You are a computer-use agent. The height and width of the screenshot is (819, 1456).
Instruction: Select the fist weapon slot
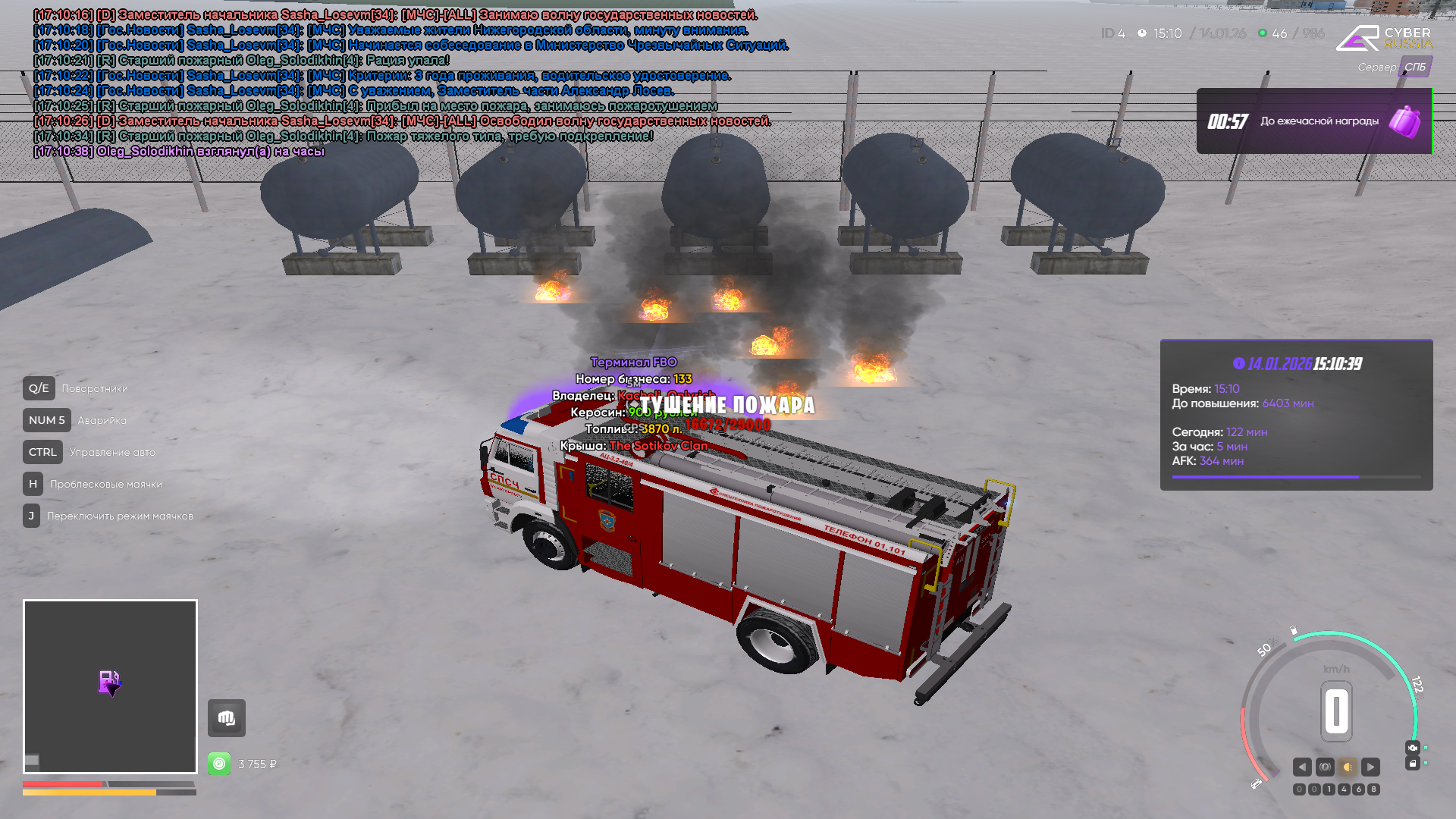[x=227, y=718]
